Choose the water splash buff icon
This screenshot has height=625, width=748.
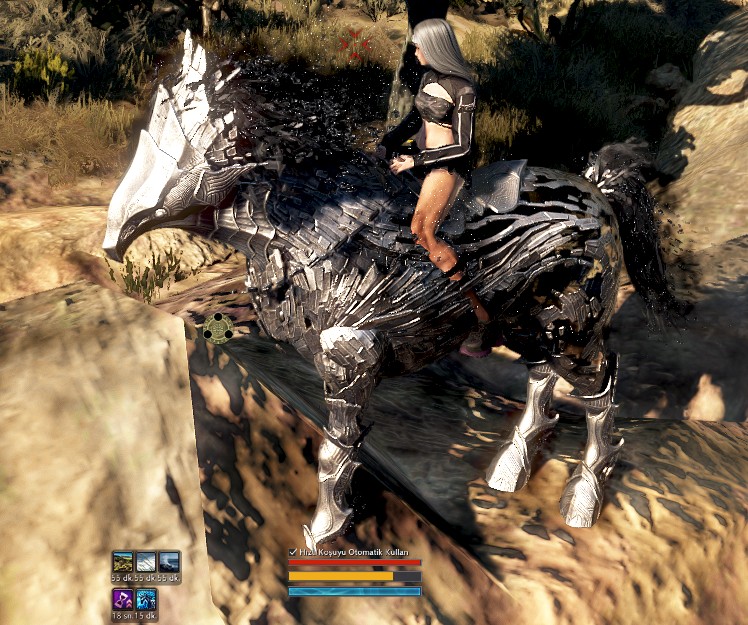(x=169, y=562)
